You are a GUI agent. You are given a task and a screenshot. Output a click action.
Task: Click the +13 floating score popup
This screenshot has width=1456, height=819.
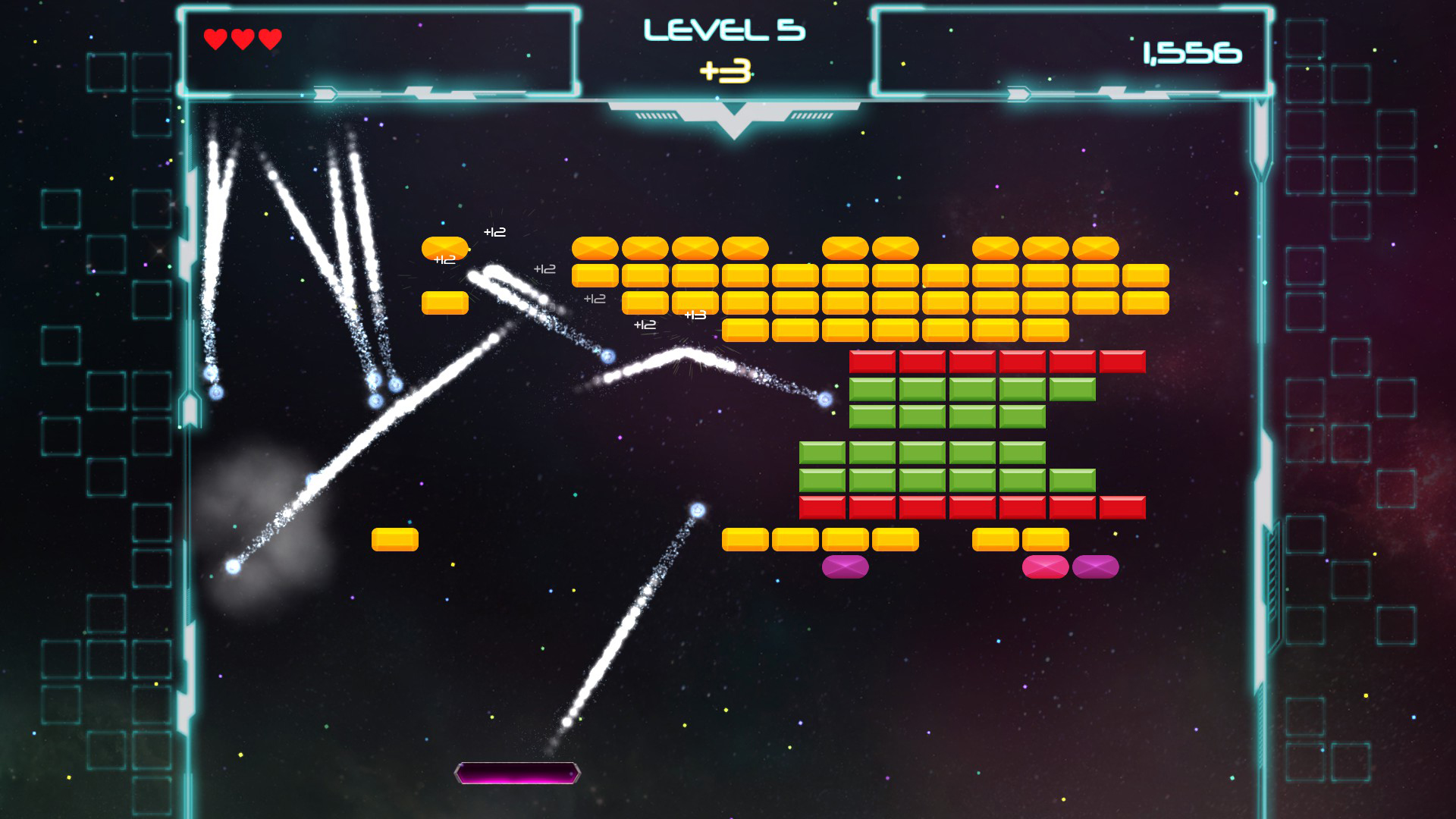click(695, 313)
